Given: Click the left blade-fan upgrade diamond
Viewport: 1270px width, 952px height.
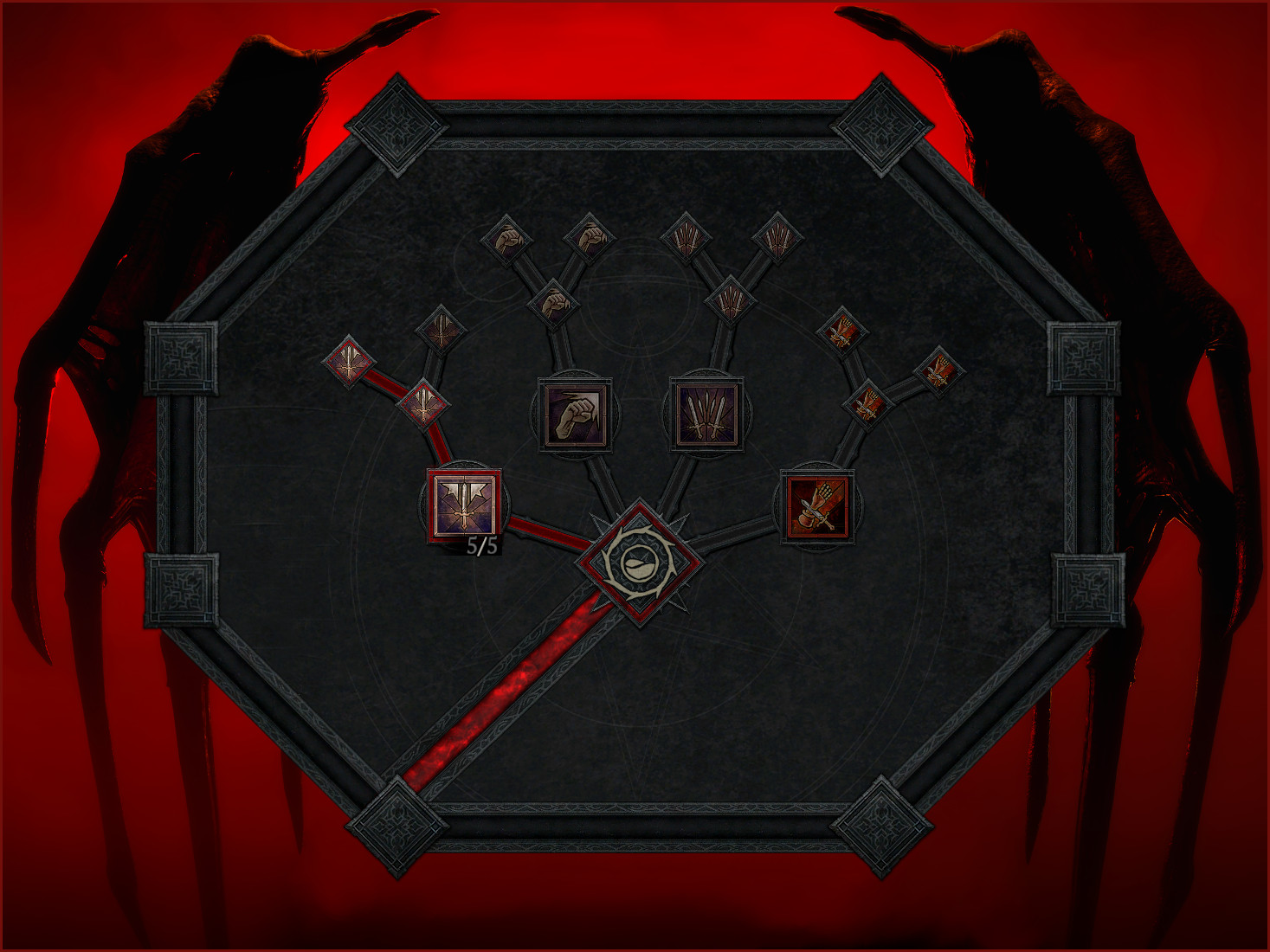Looking at the screenshot, I should (x=687, y=238).
